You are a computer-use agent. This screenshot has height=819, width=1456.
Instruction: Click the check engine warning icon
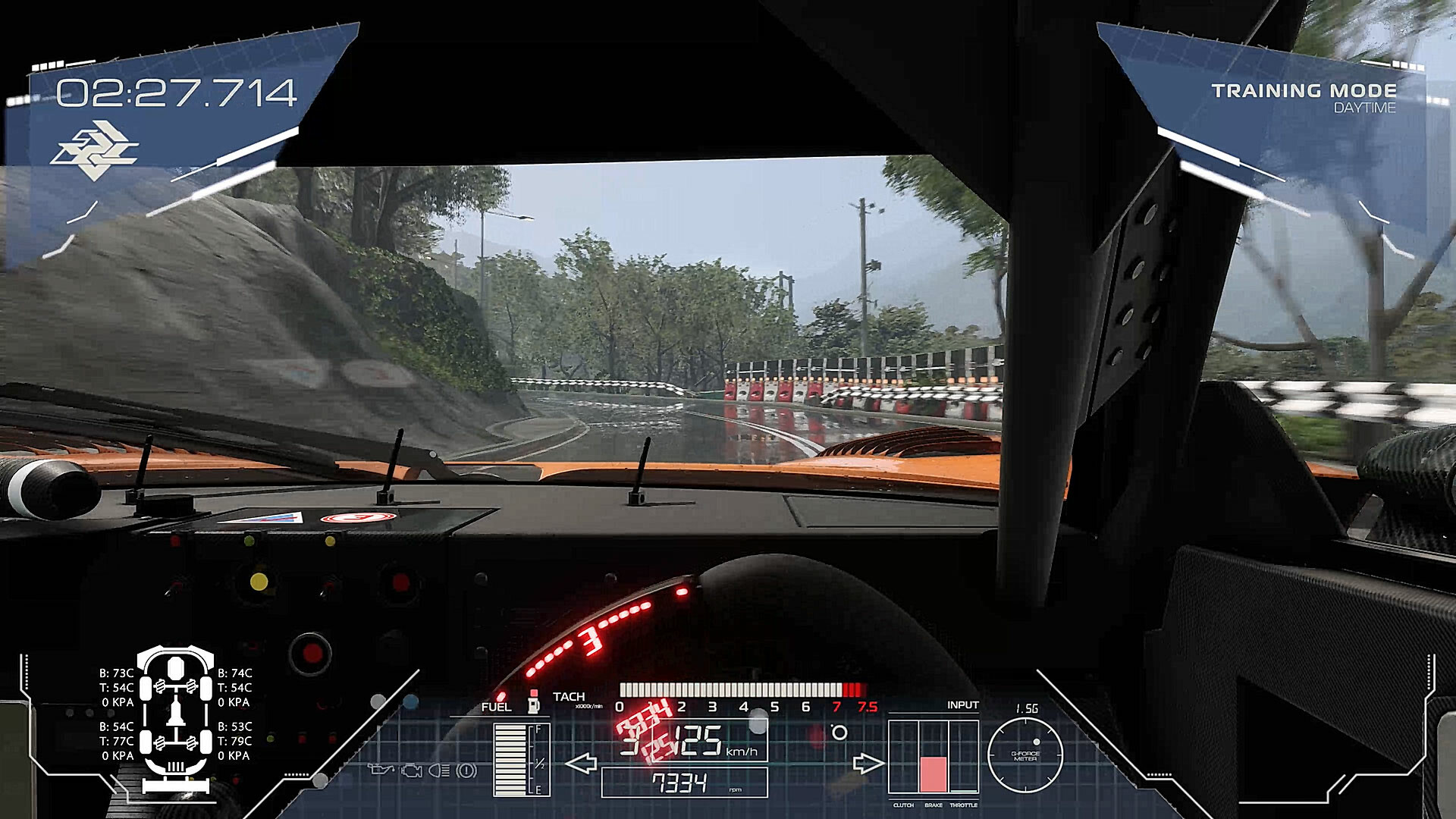pos(411,770)
